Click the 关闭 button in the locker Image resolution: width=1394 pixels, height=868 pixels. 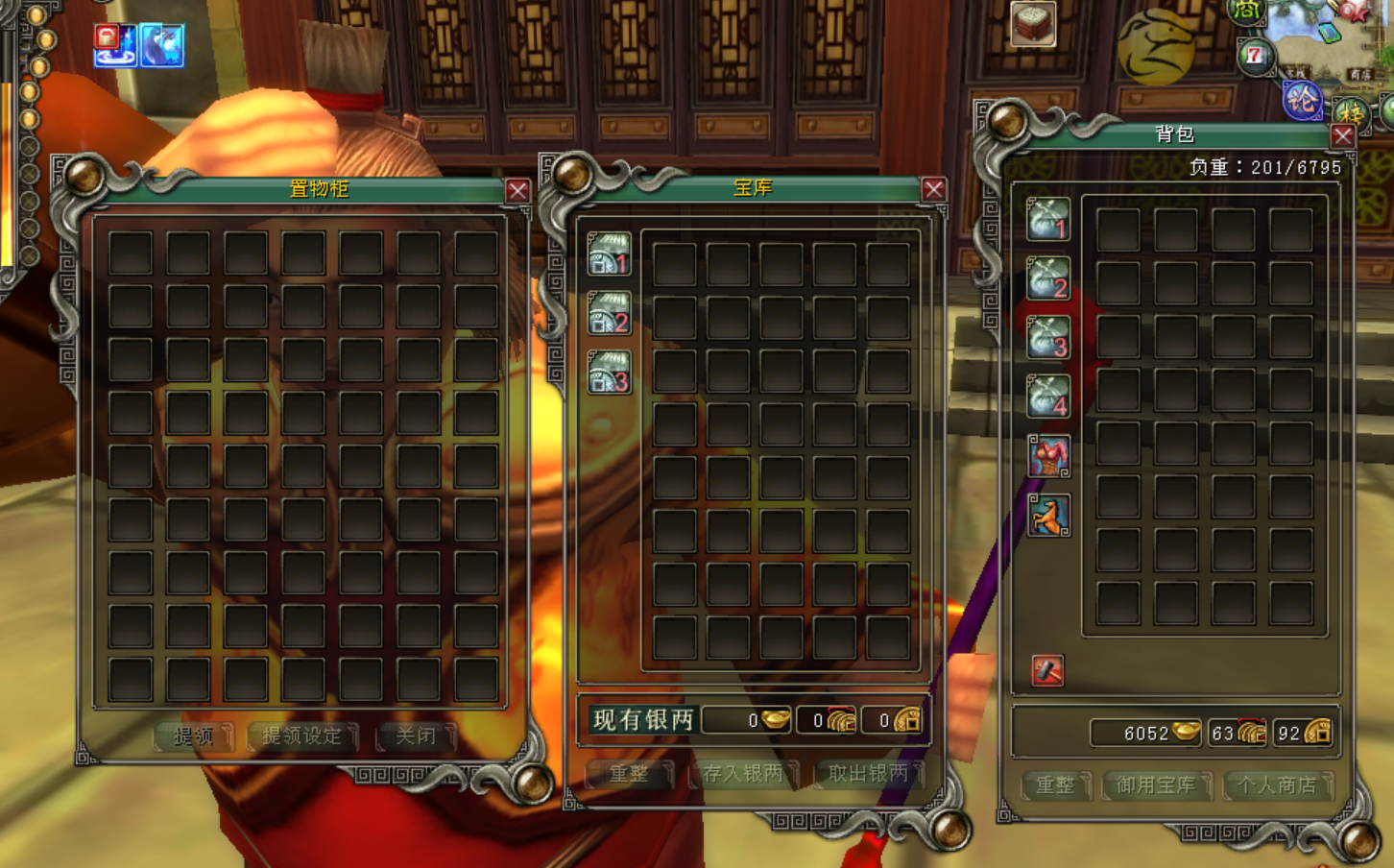coord(416,736)
